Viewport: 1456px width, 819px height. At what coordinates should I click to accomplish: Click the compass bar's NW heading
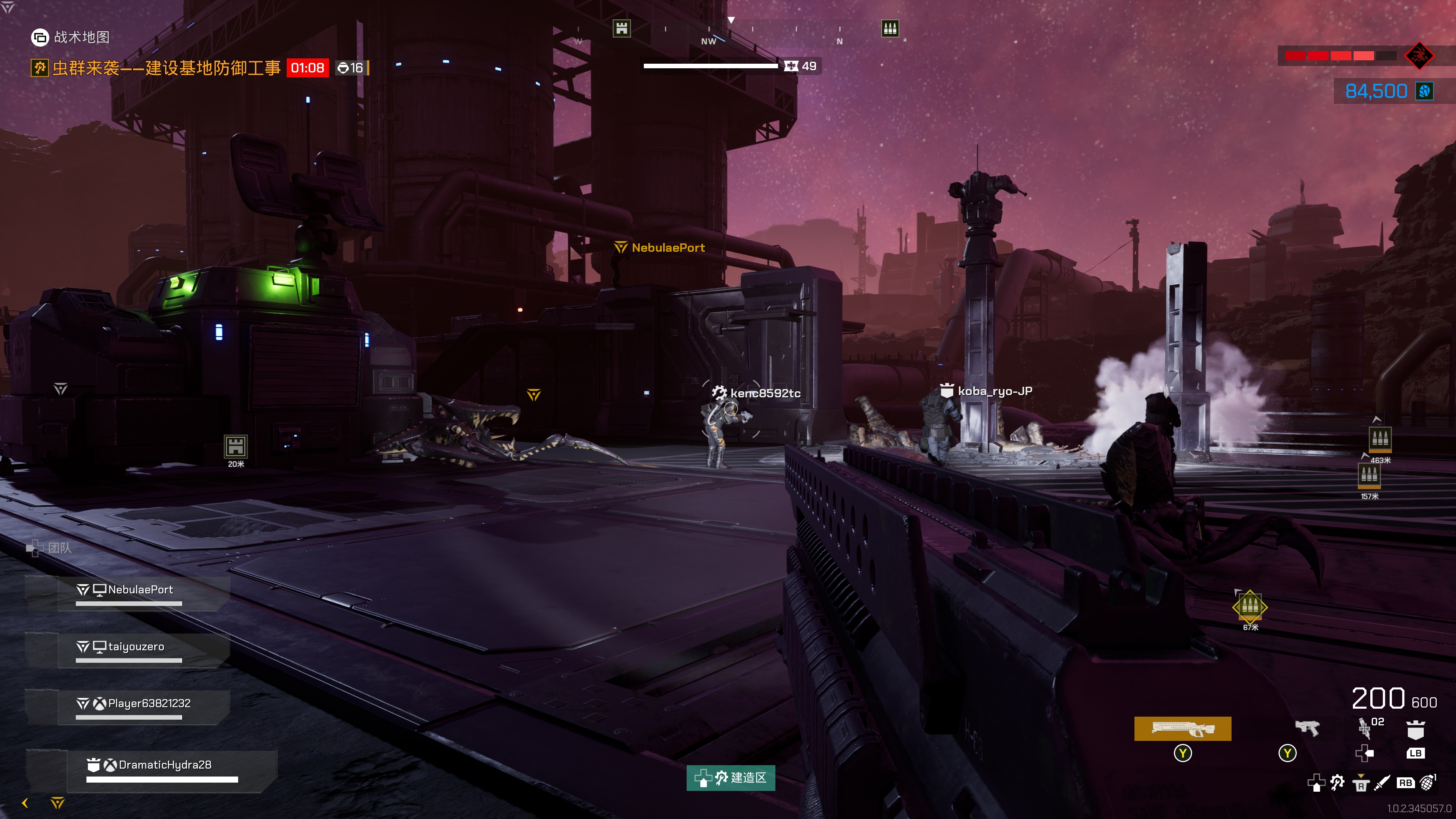[708, 41]
